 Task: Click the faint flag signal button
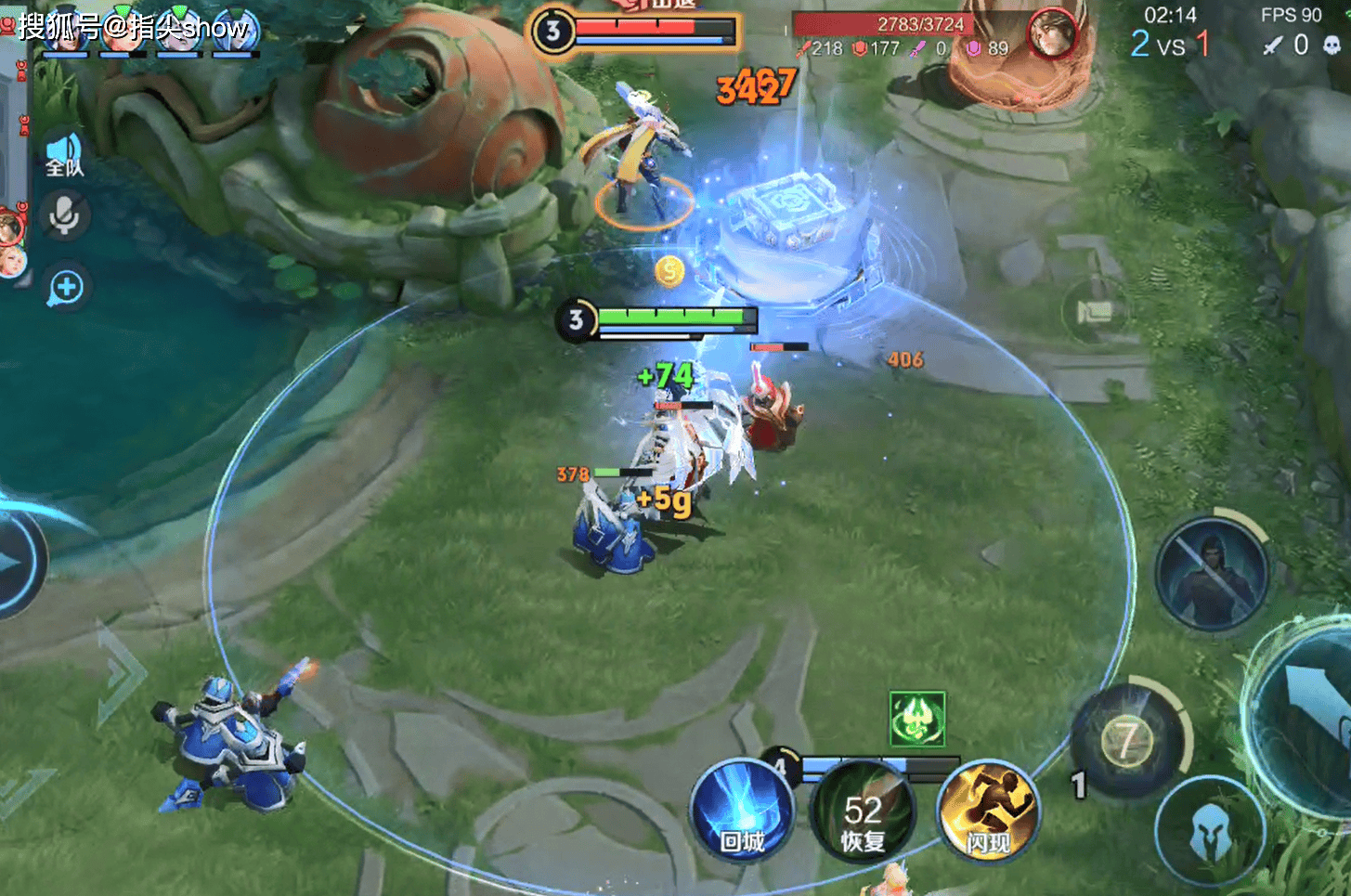click(1094, 311)
